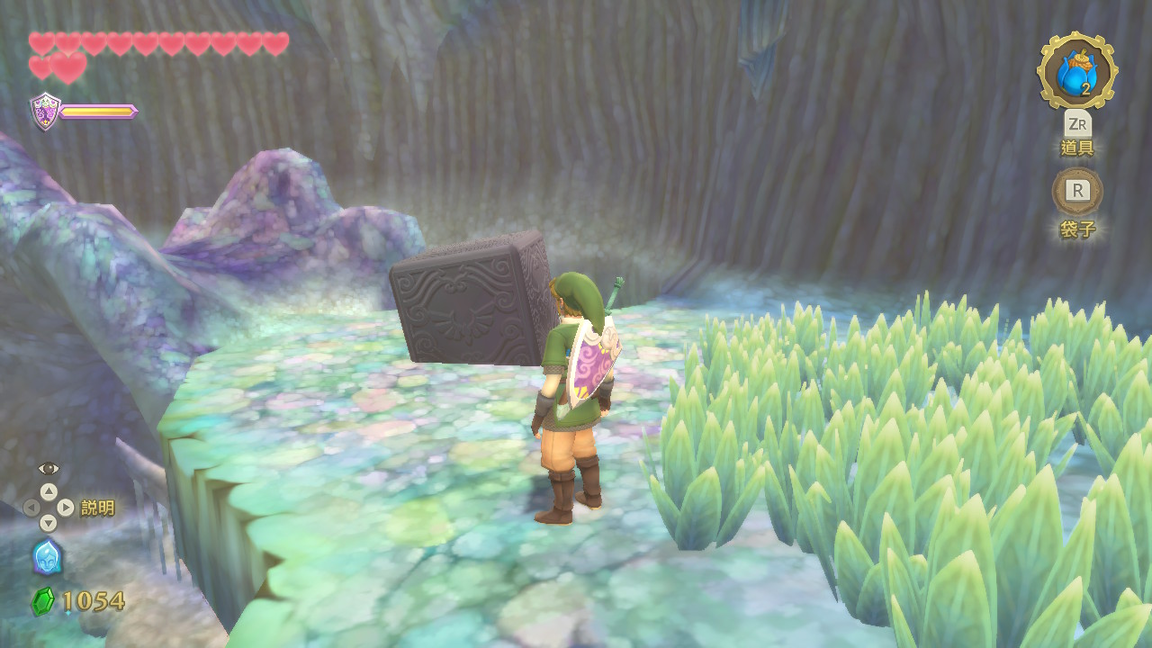This screenshot has height=648, width=1152.
Task: Open the 袋子 pouch slot
Action: click(x=1077, y=191)
